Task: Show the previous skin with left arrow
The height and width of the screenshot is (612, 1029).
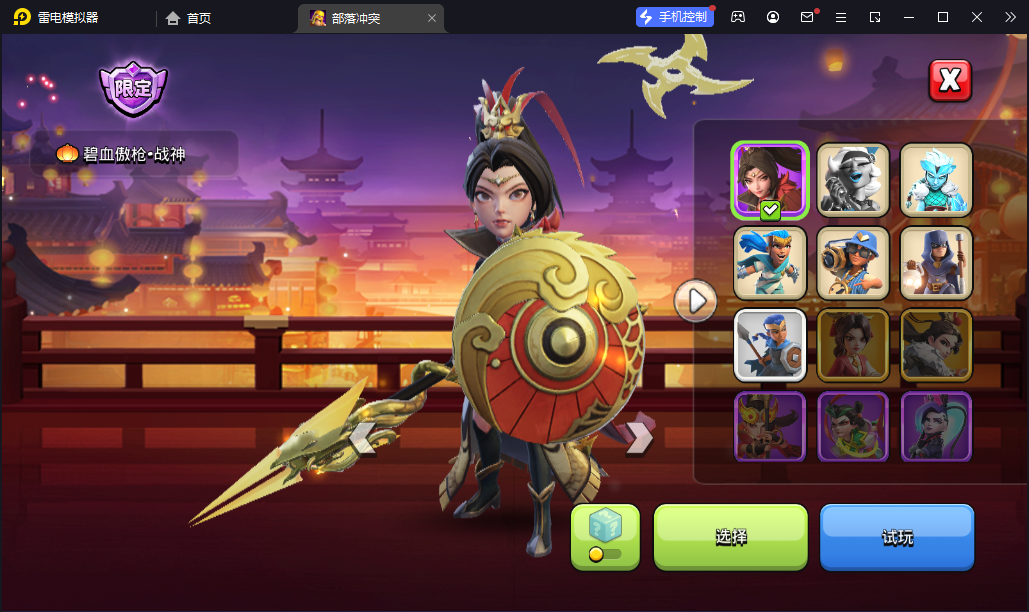Action: [362, 437]
